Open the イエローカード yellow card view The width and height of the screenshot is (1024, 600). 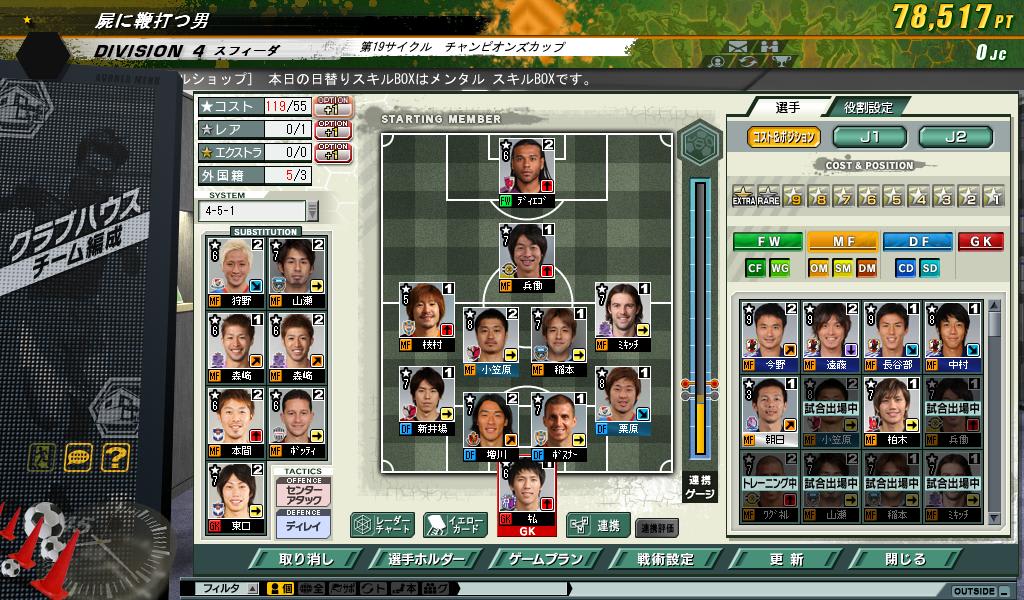pos(455,525)
